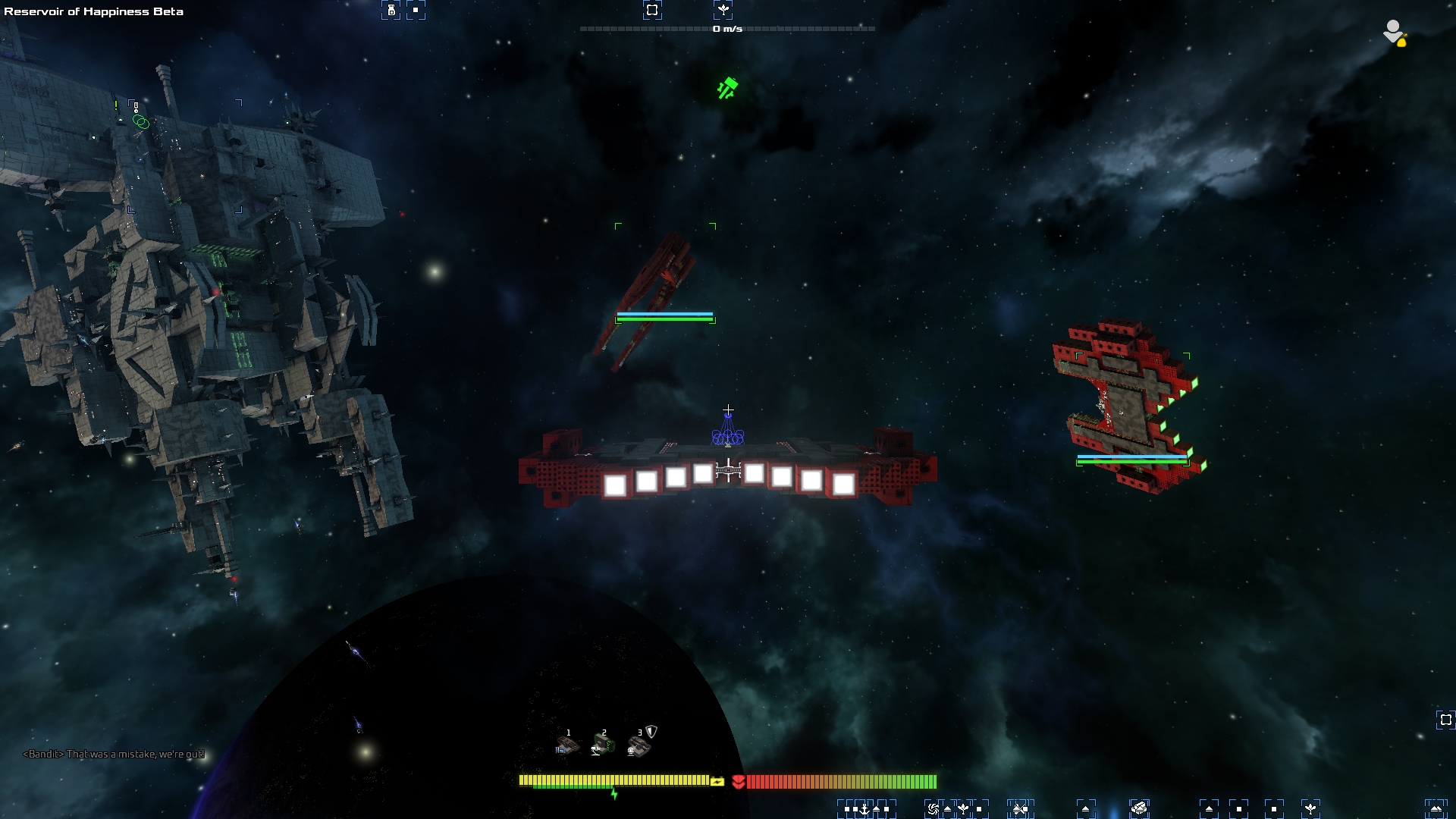Open the player status icon

[1394, 33]
